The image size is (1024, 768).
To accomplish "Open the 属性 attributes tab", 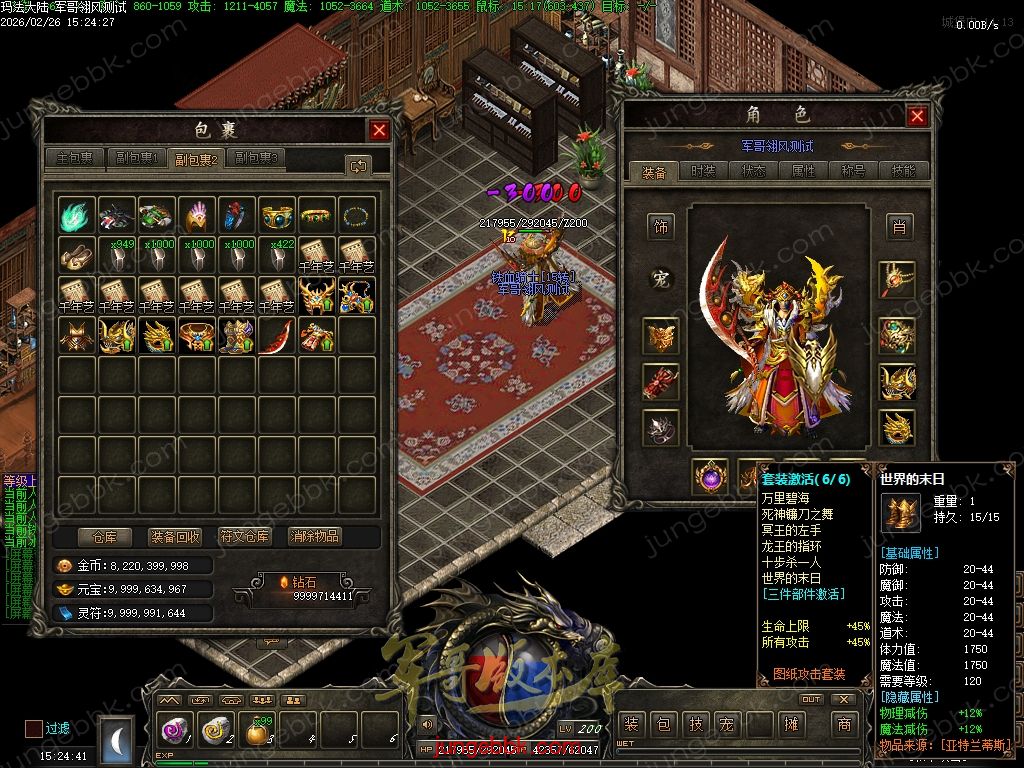I will point(804,172).
